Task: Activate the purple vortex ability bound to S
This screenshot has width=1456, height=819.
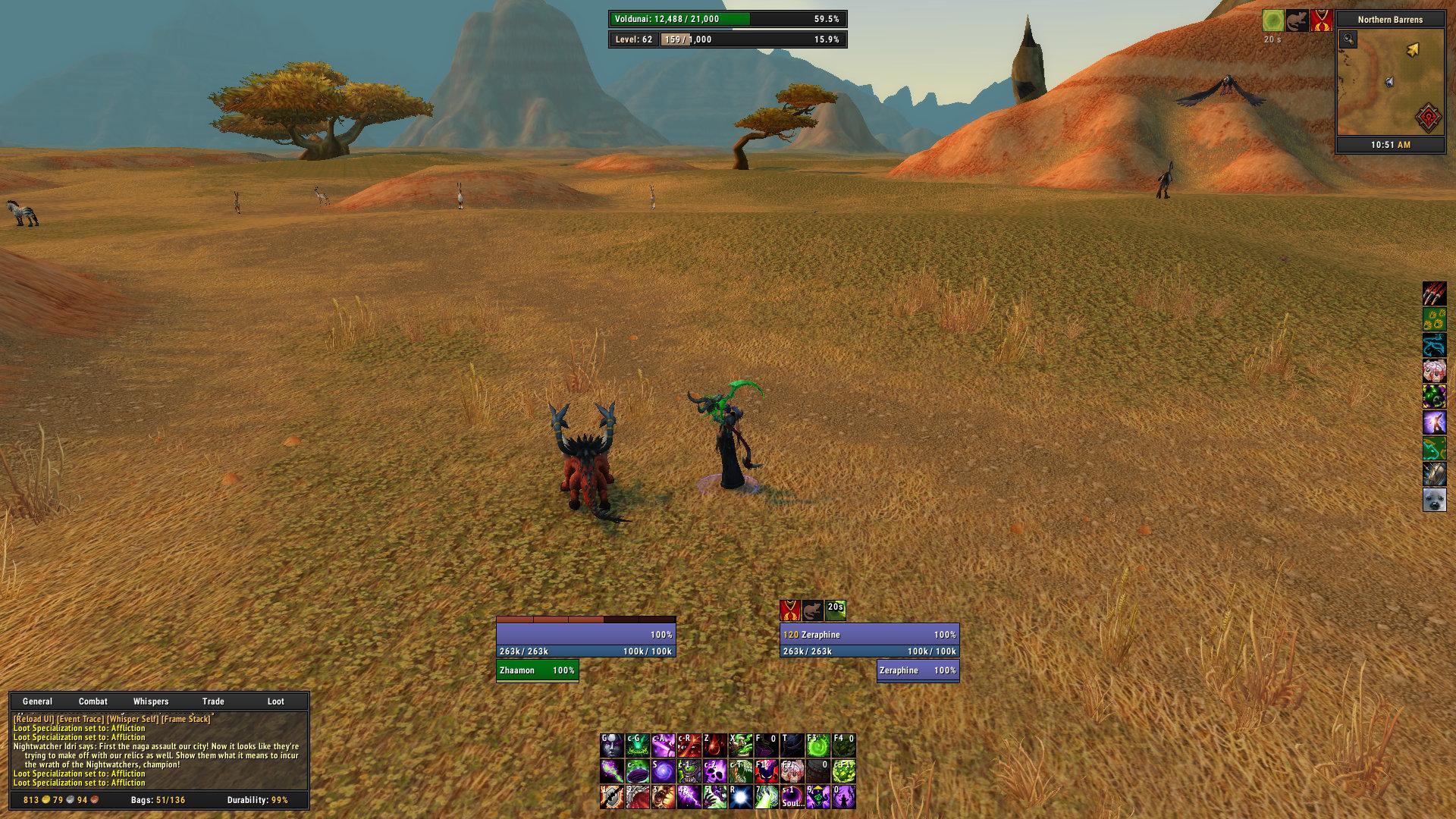Action: coord(663,771)
